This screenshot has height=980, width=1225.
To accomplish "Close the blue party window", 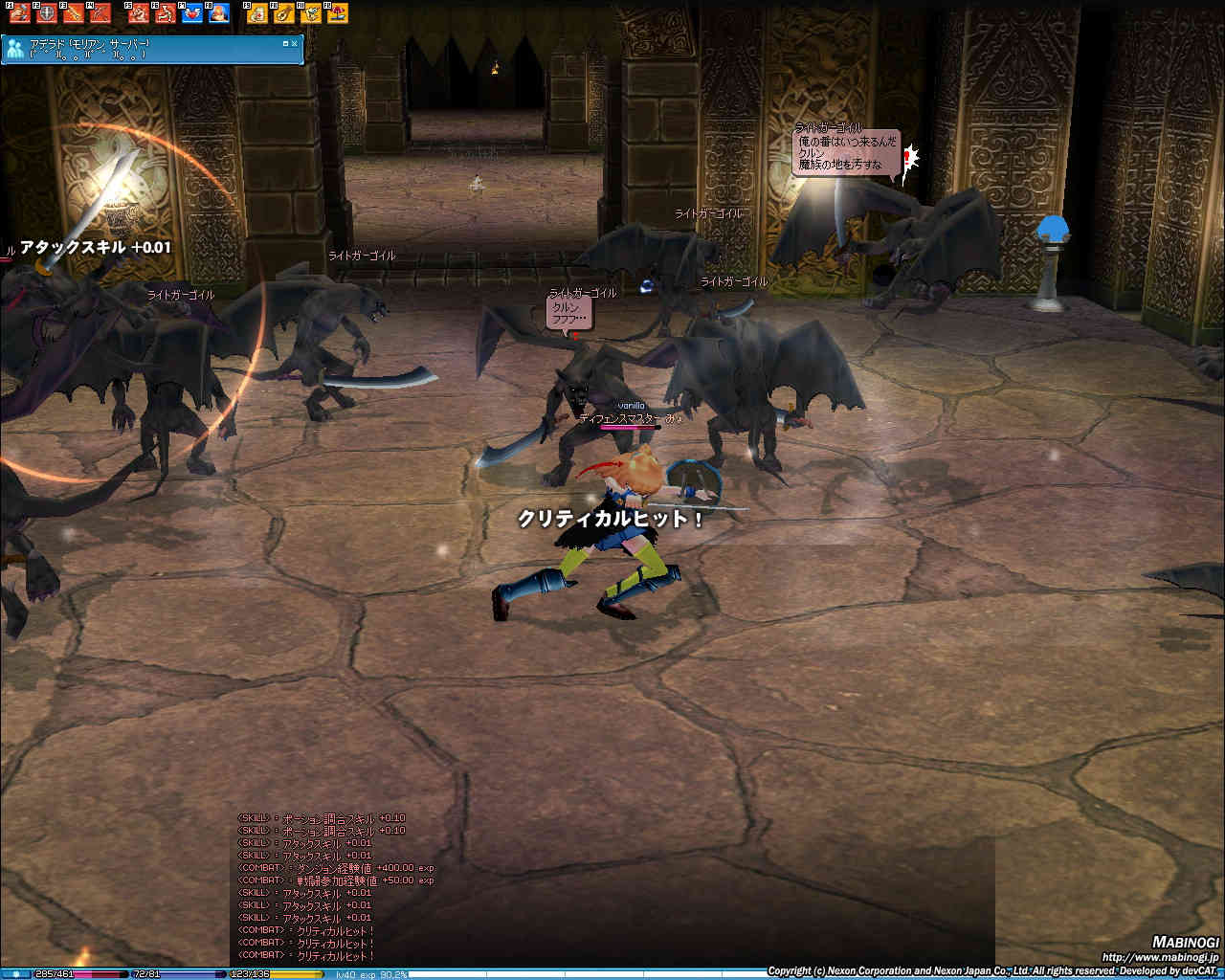I will click(x=295, y=43).
